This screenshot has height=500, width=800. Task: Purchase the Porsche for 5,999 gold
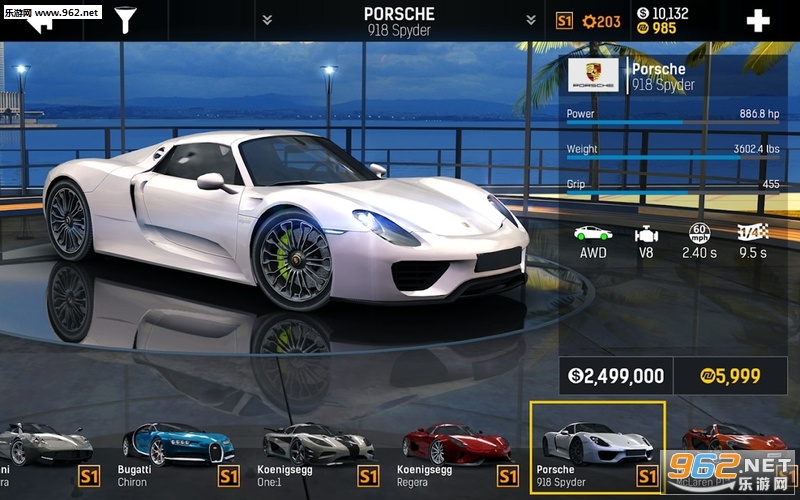coord(729,376)
